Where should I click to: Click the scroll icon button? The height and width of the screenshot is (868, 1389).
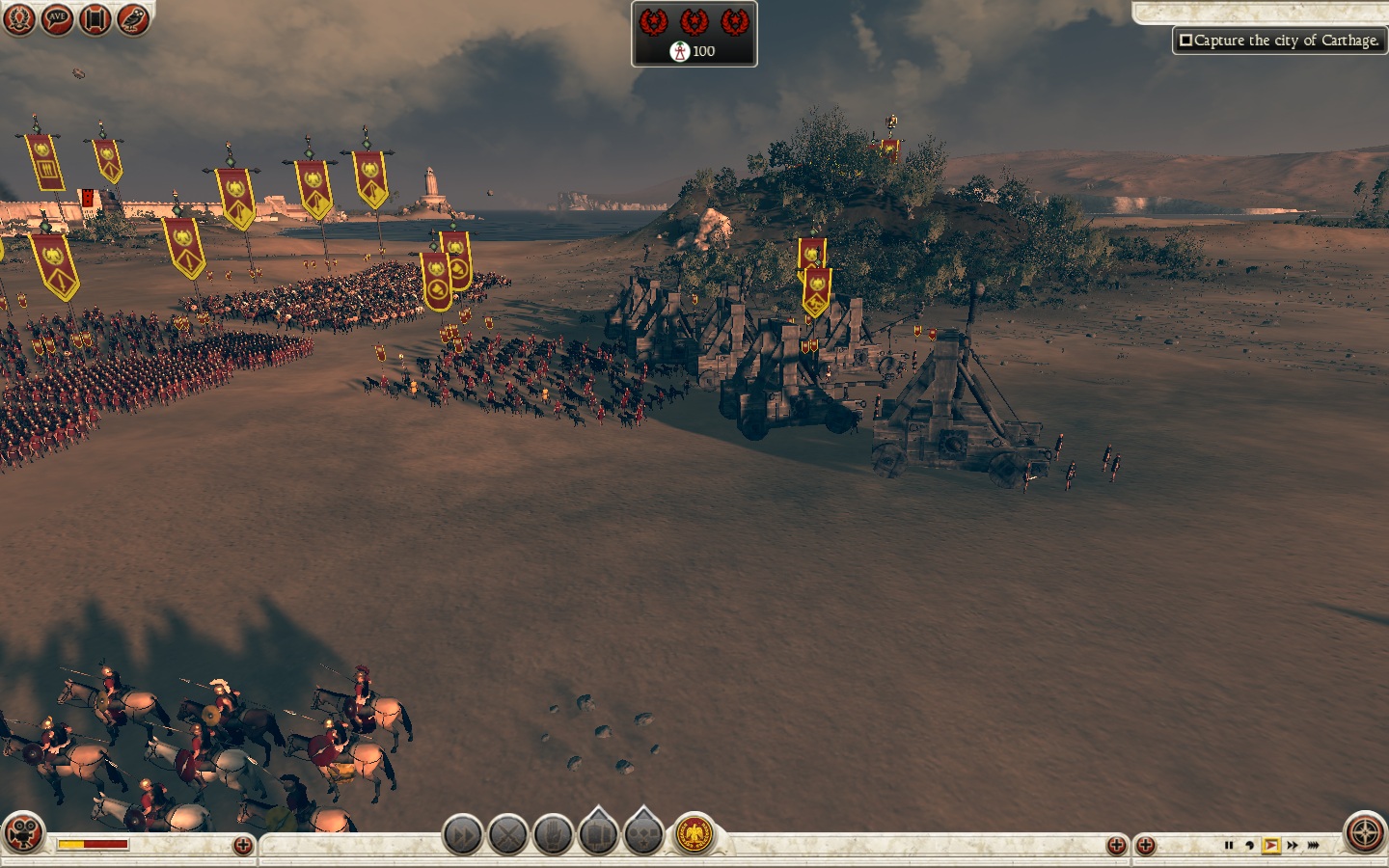95,18
